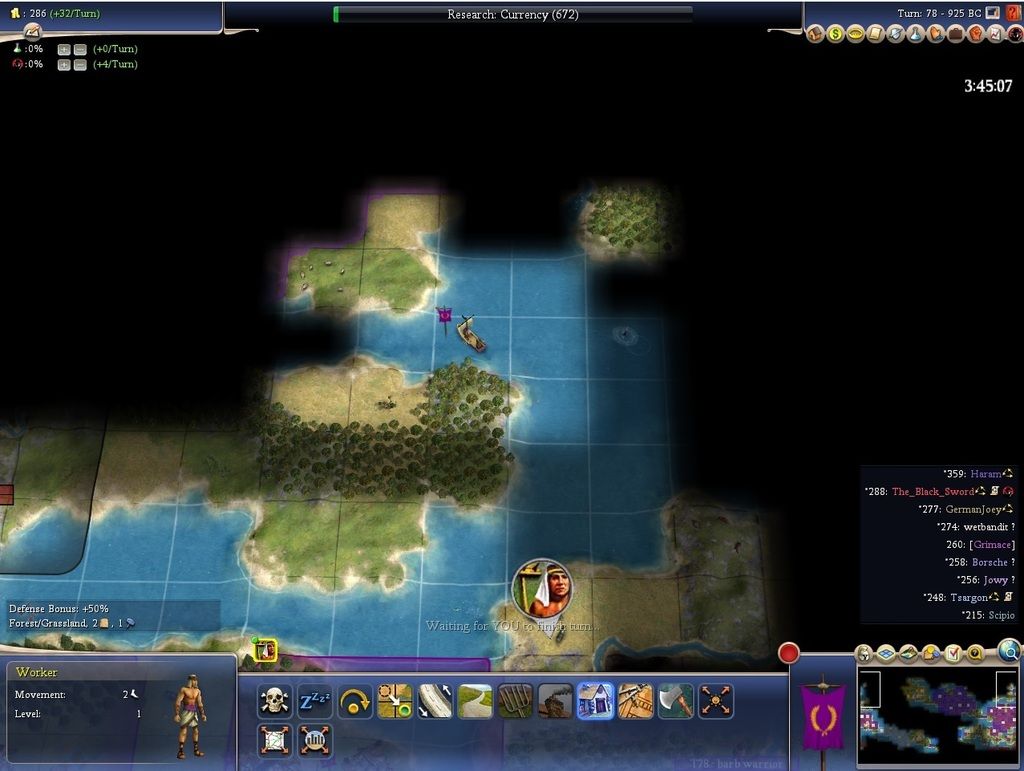Skip the worker's turn
This screenshot has width=1024, height=771.
pos(355,701)
